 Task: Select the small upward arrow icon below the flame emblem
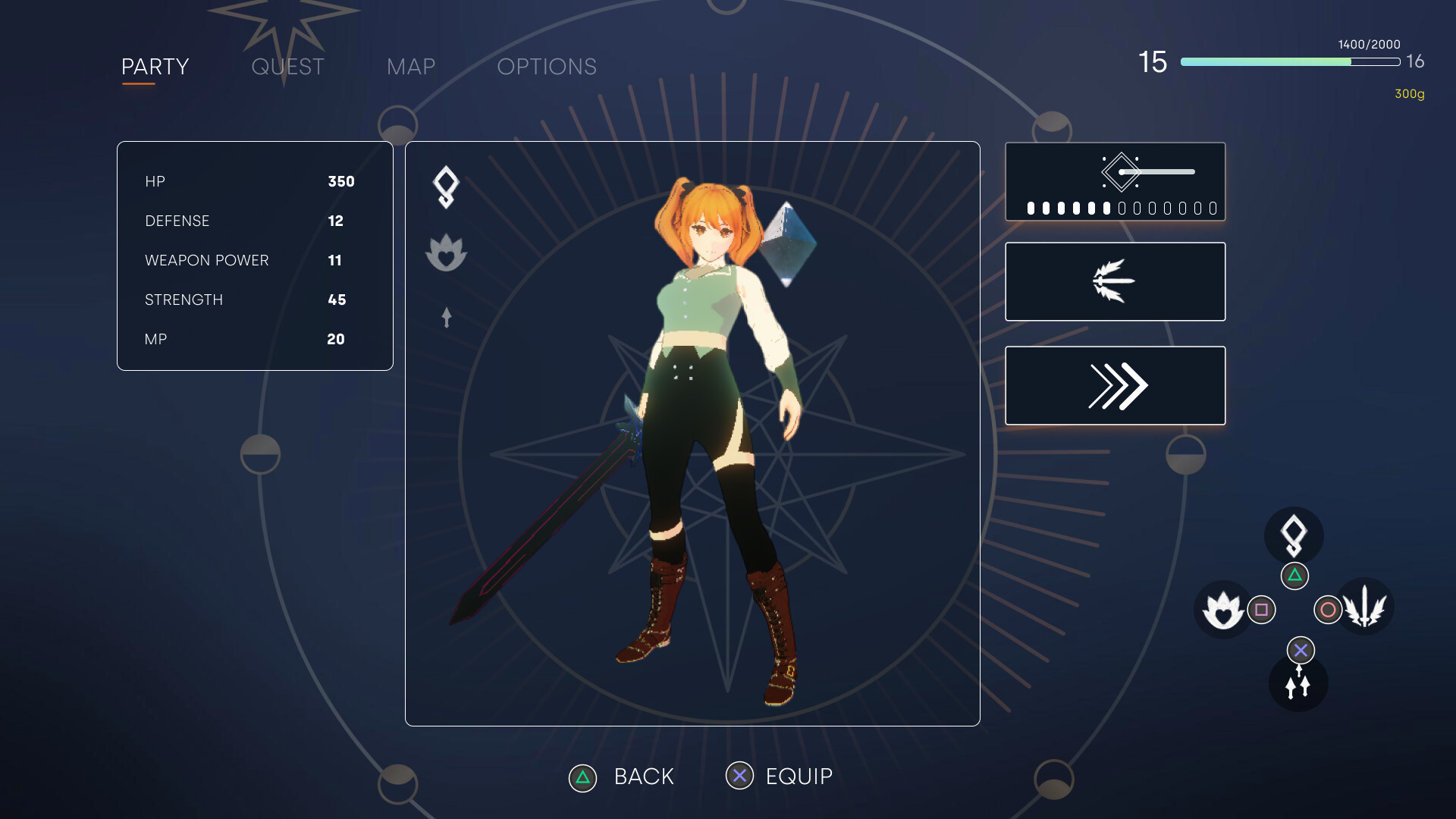(x=446, y=318)
